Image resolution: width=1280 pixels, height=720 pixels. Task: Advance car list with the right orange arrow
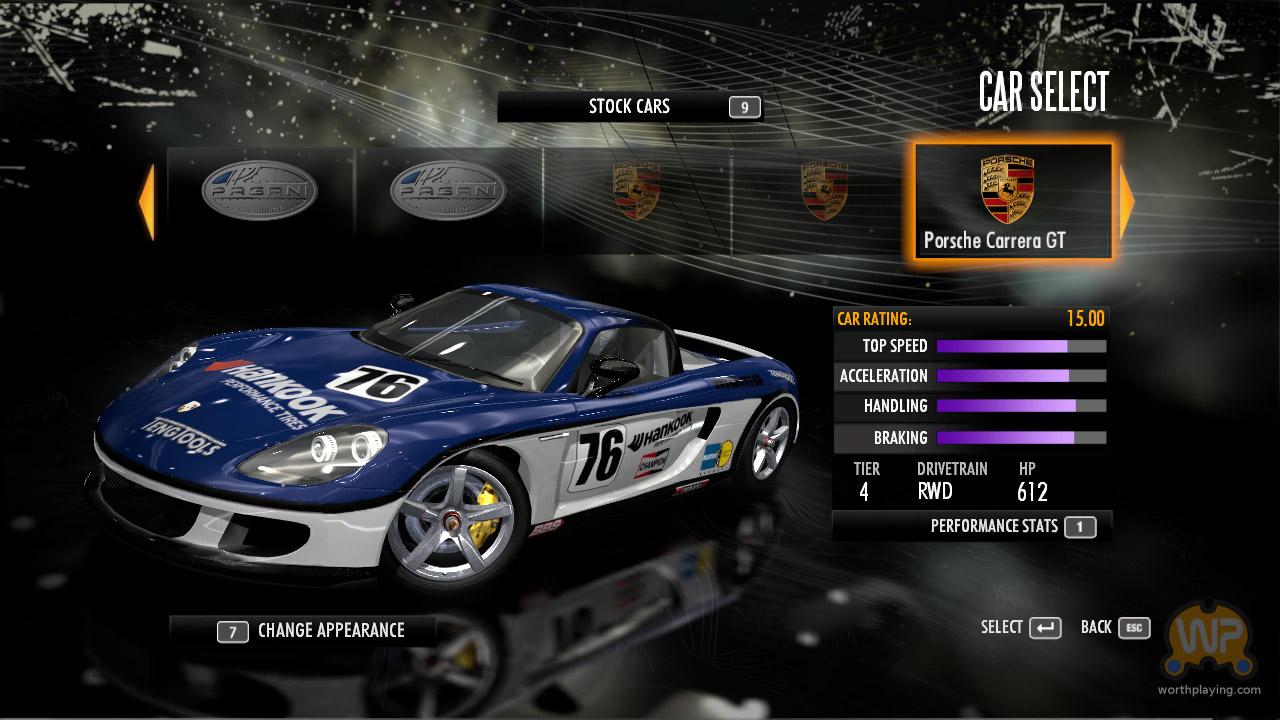click(x=1127, y=202)
